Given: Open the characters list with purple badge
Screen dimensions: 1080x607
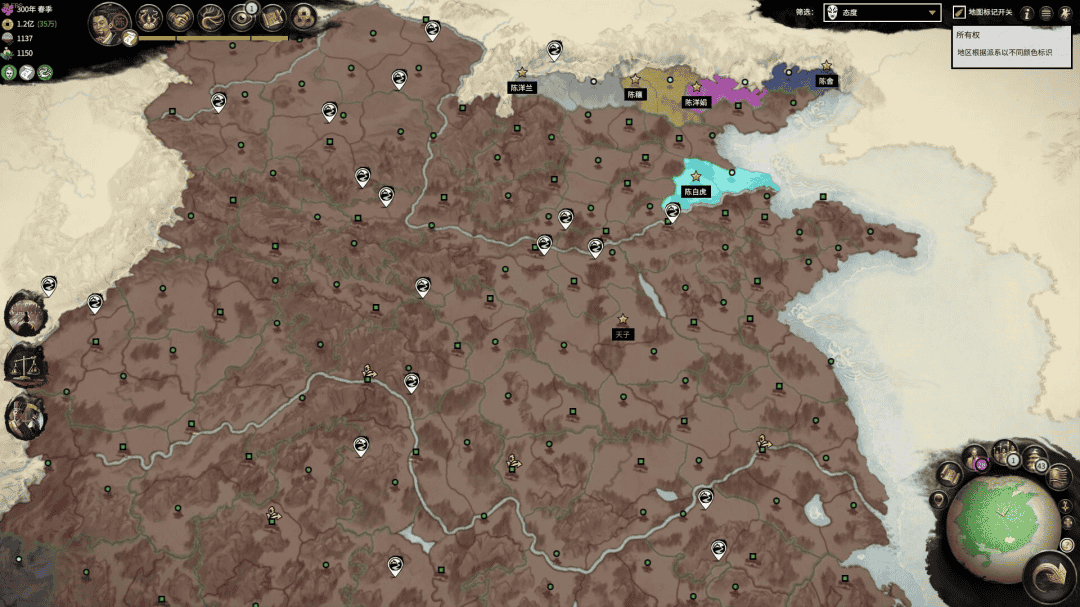Looking at the screenshot, I should [976, 460].
